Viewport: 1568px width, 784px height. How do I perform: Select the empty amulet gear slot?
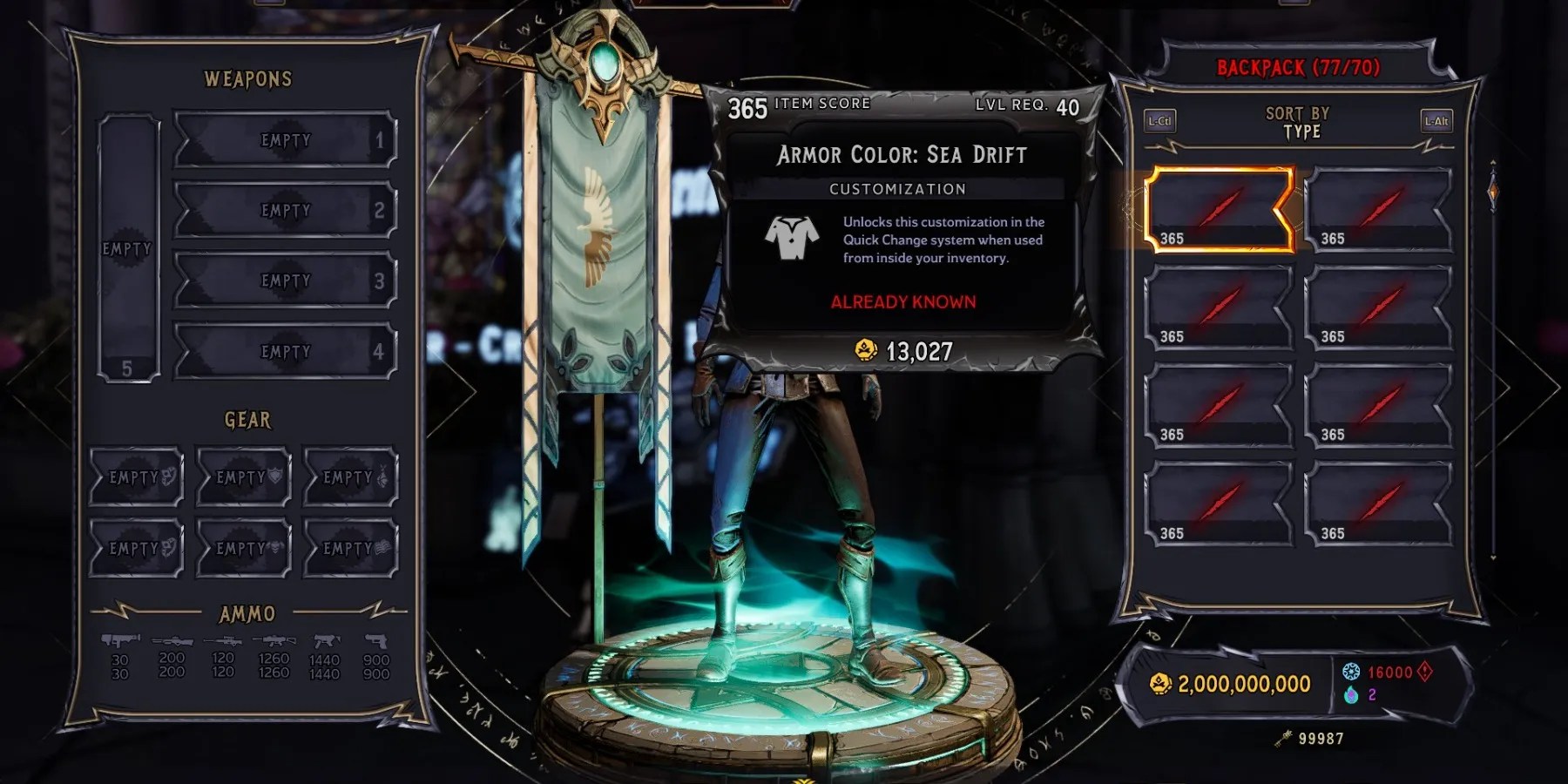[x=348, y=476]
